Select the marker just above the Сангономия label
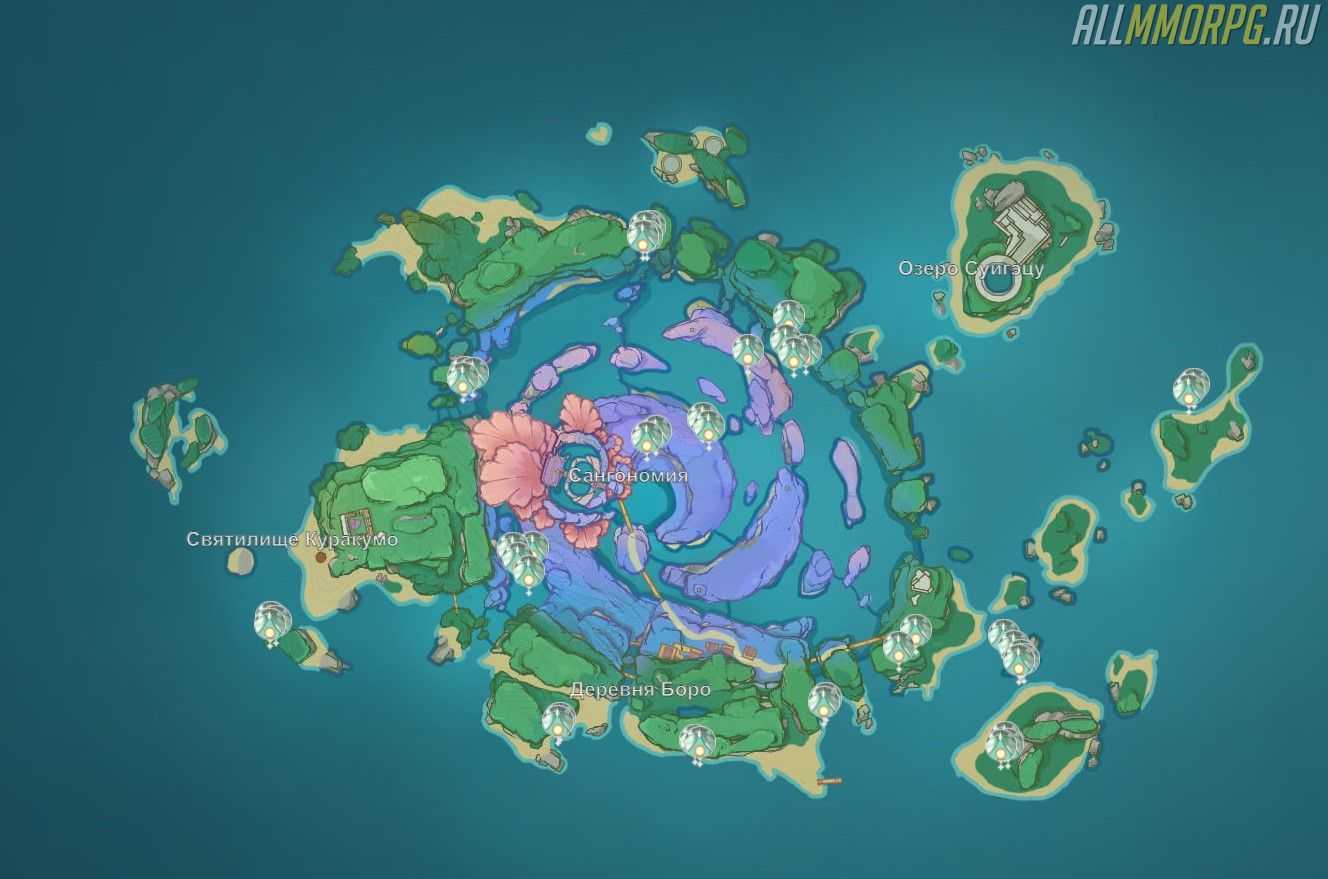1328x879 pixels. 648,437
